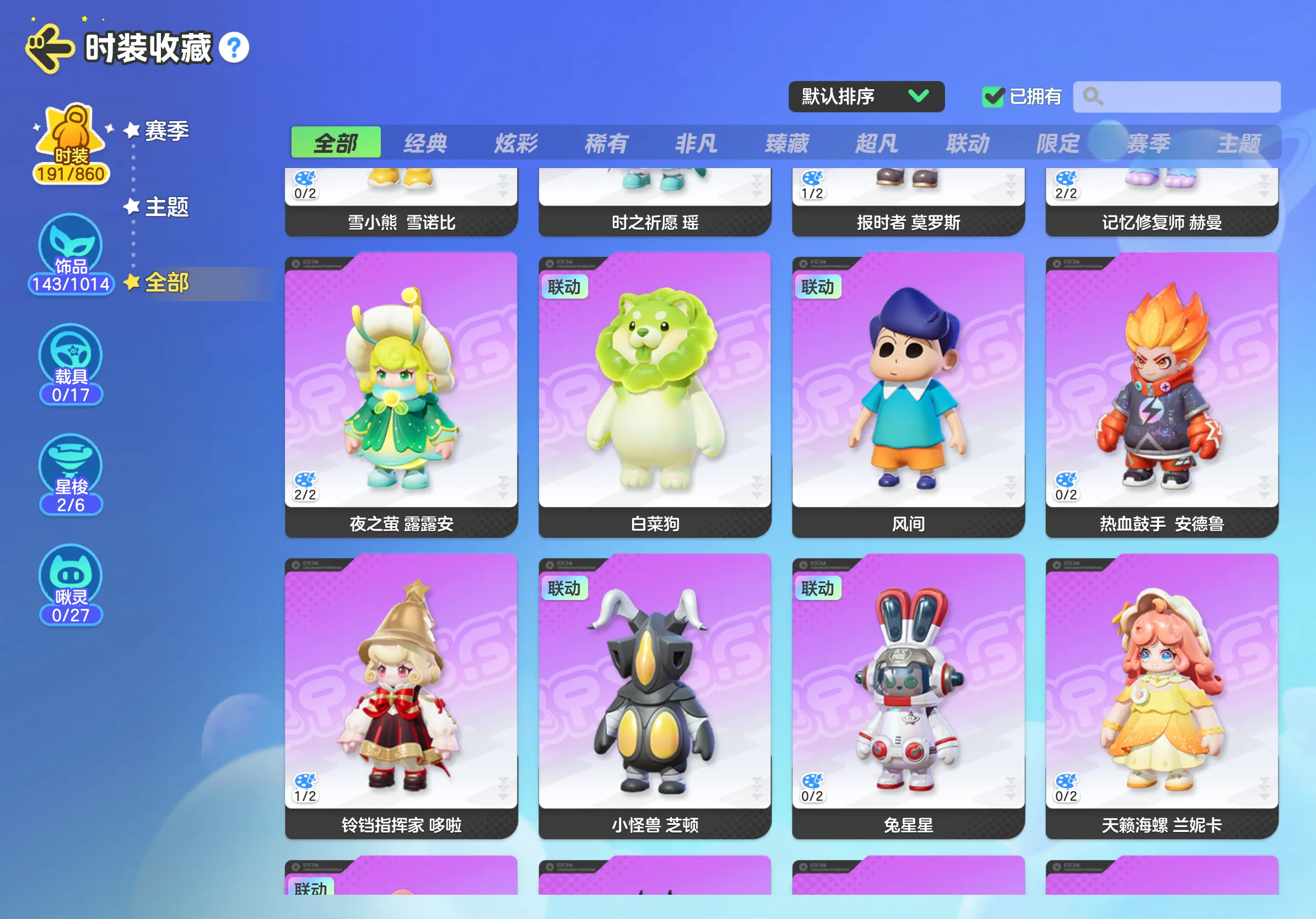This screenshot has height=919, width=1316.
Task: Switch to the 炫彩 rarity tab
Action: click(516, 143)
